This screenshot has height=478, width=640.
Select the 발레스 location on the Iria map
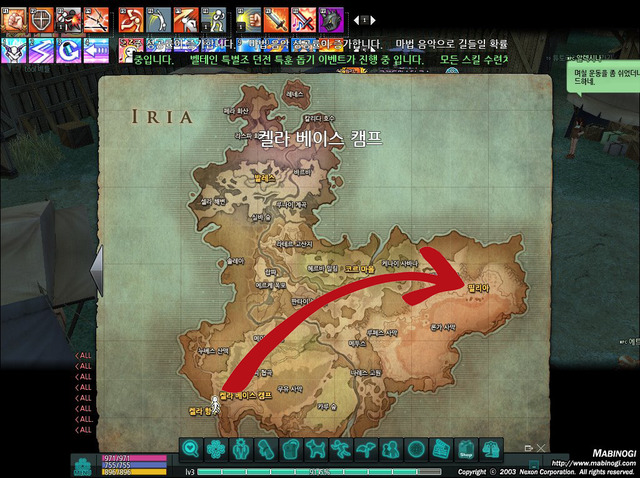(x=264, y=176)
